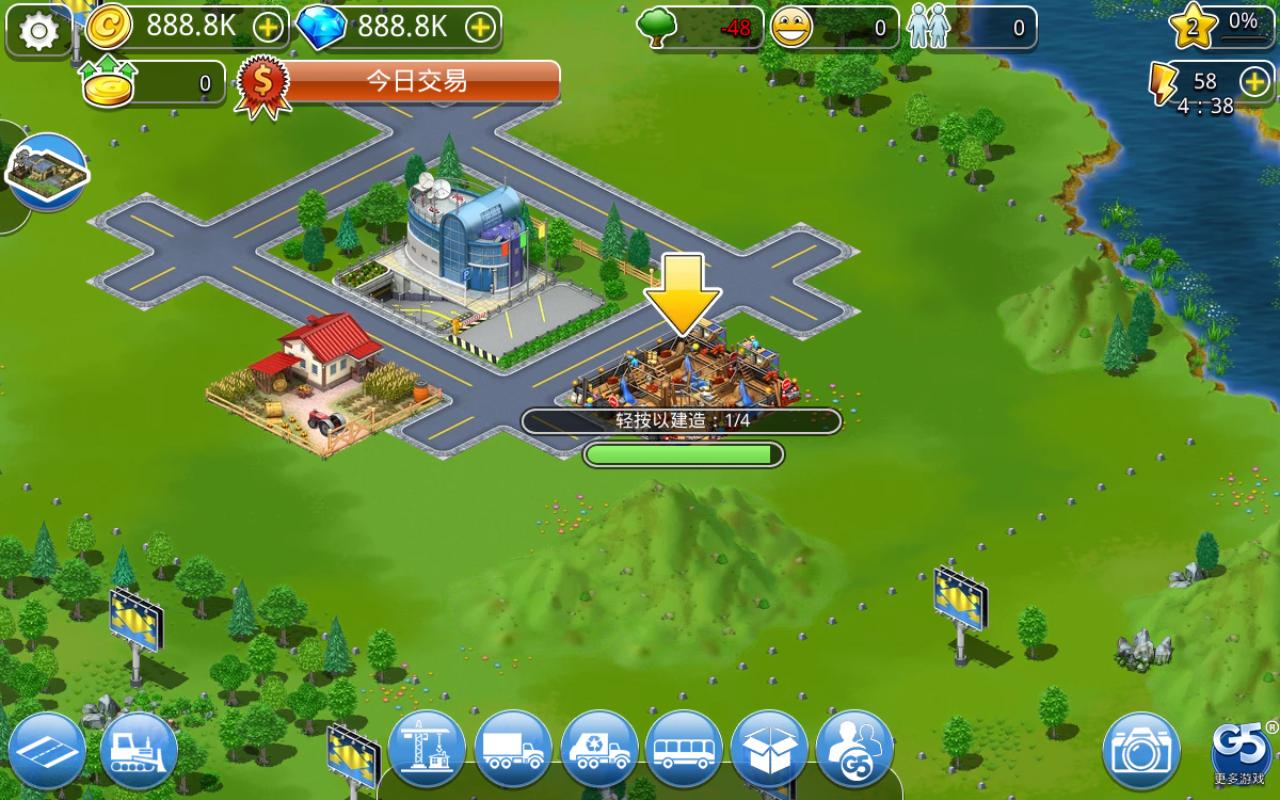The height and width of the screenshot is (800, 1280).
Task: Open the settings gear menu
Action: click(36, 30)
